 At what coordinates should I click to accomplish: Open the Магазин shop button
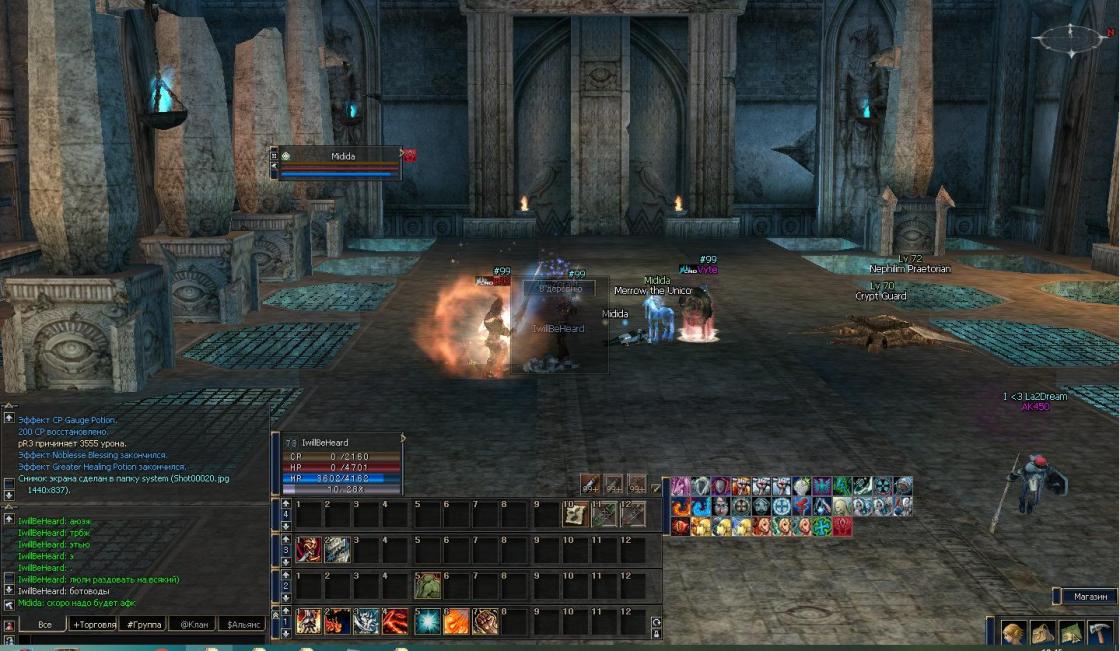[x=1088, y=597]
